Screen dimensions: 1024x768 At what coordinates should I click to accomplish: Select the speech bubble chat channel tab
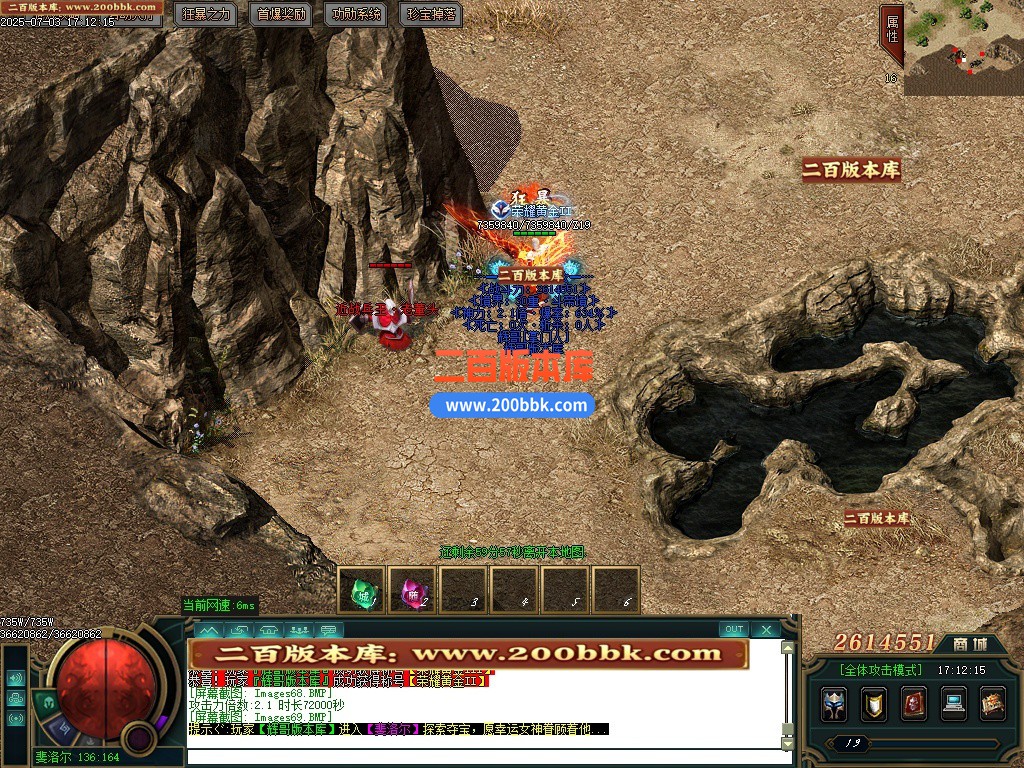tap(328, 630)
